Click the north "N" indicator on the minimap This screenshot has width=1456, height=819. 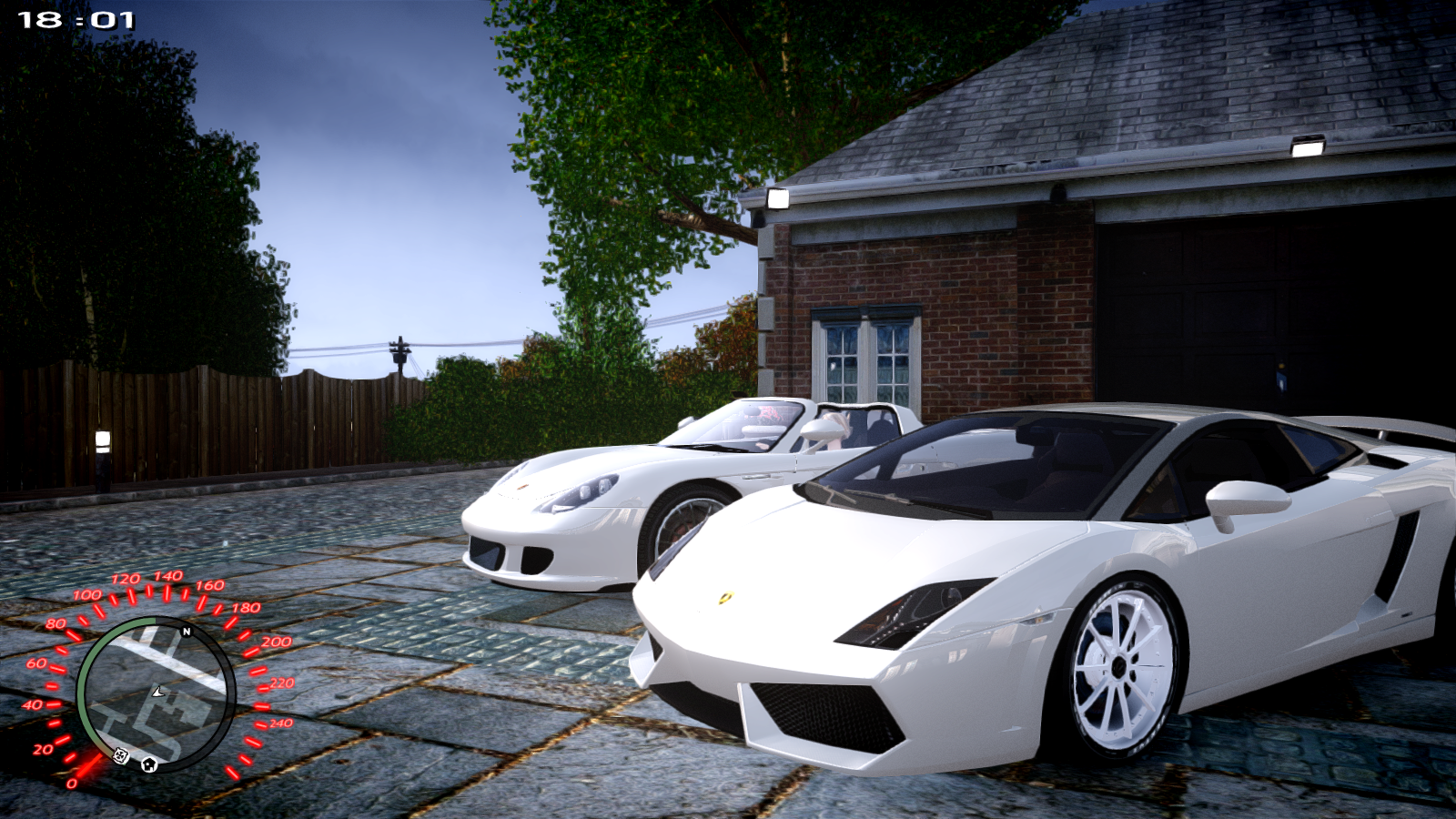[186, 632]
